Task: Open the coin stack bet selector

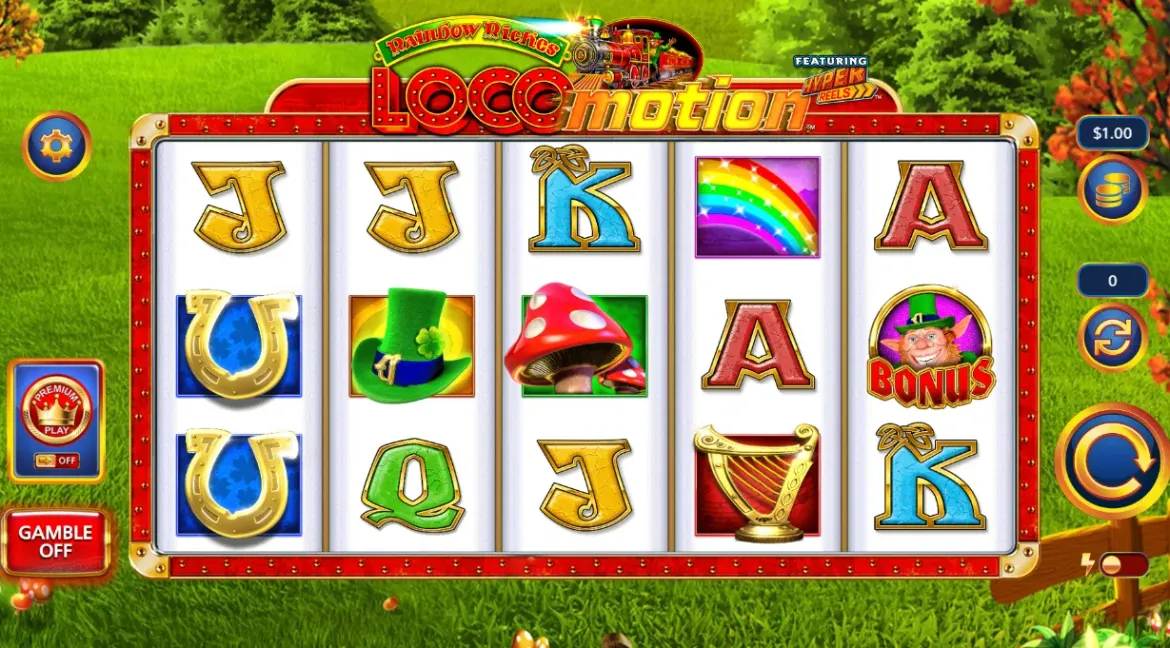Action: tap(1112, 190)
